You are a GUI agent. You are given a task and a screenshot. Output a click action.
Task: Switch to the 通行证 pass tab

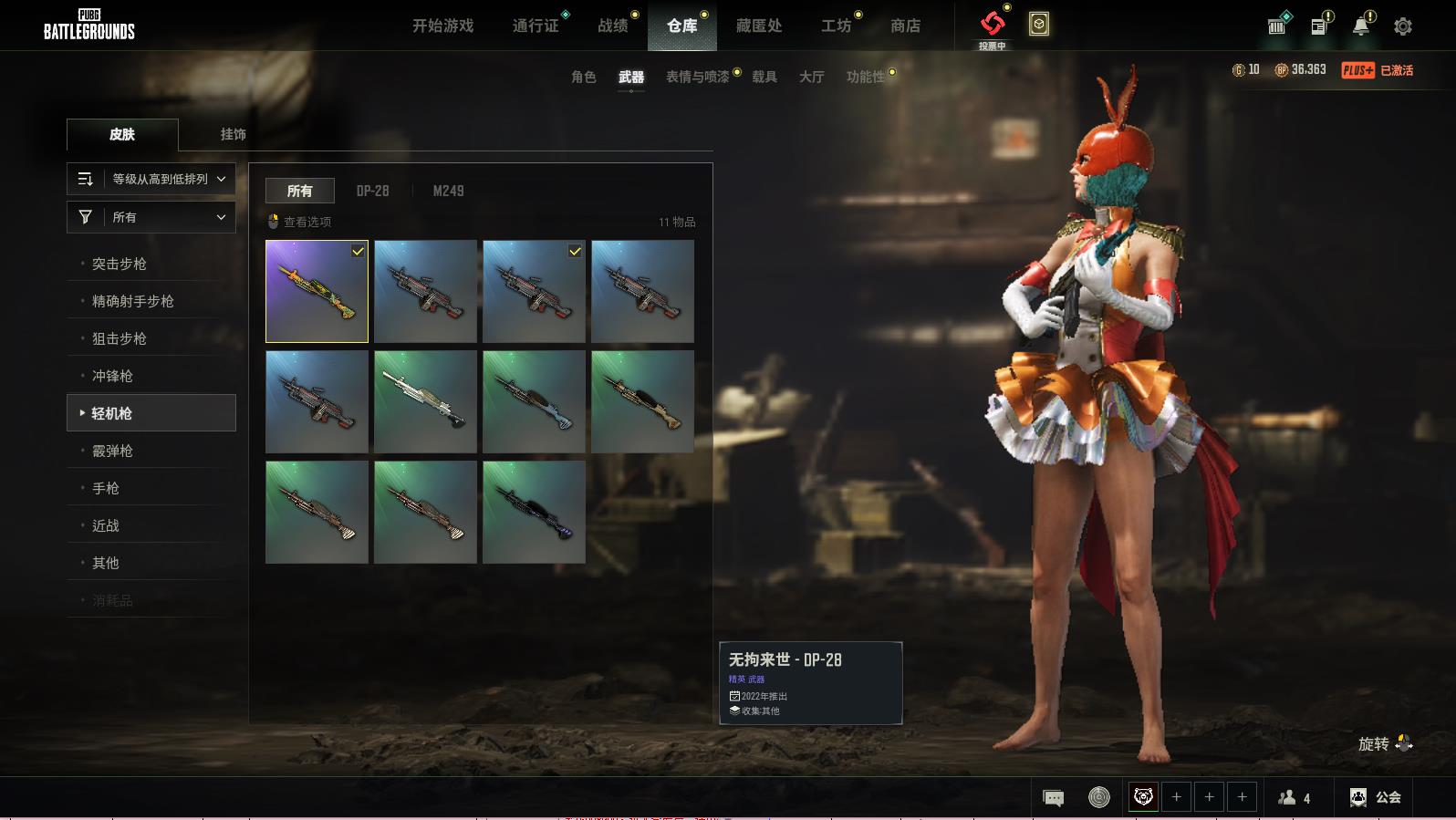click(x=536, y=26)
